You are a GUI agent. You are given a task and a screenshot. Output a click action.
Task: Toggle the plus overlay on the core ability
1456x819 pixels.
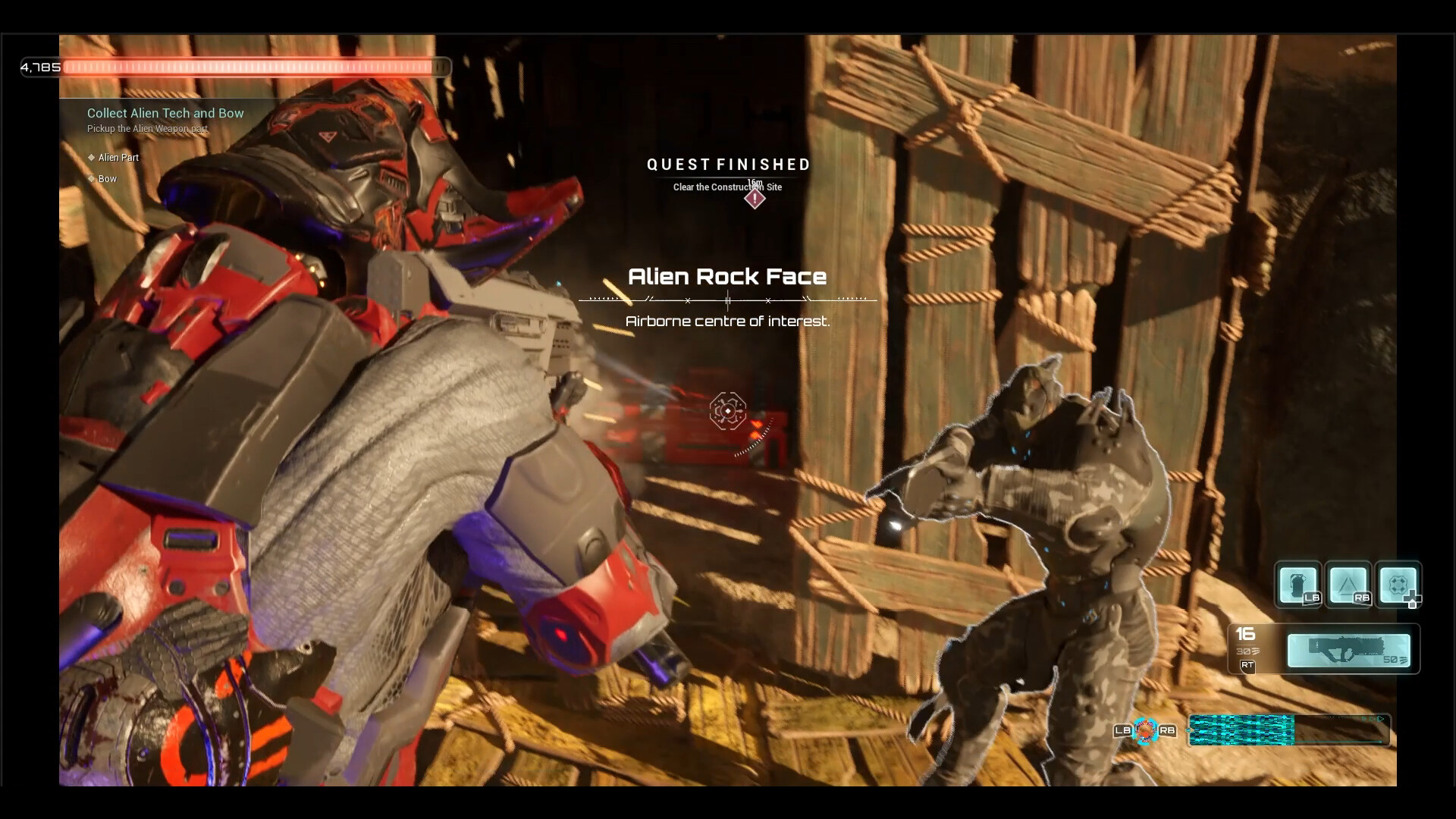[x=1414, y=600]
